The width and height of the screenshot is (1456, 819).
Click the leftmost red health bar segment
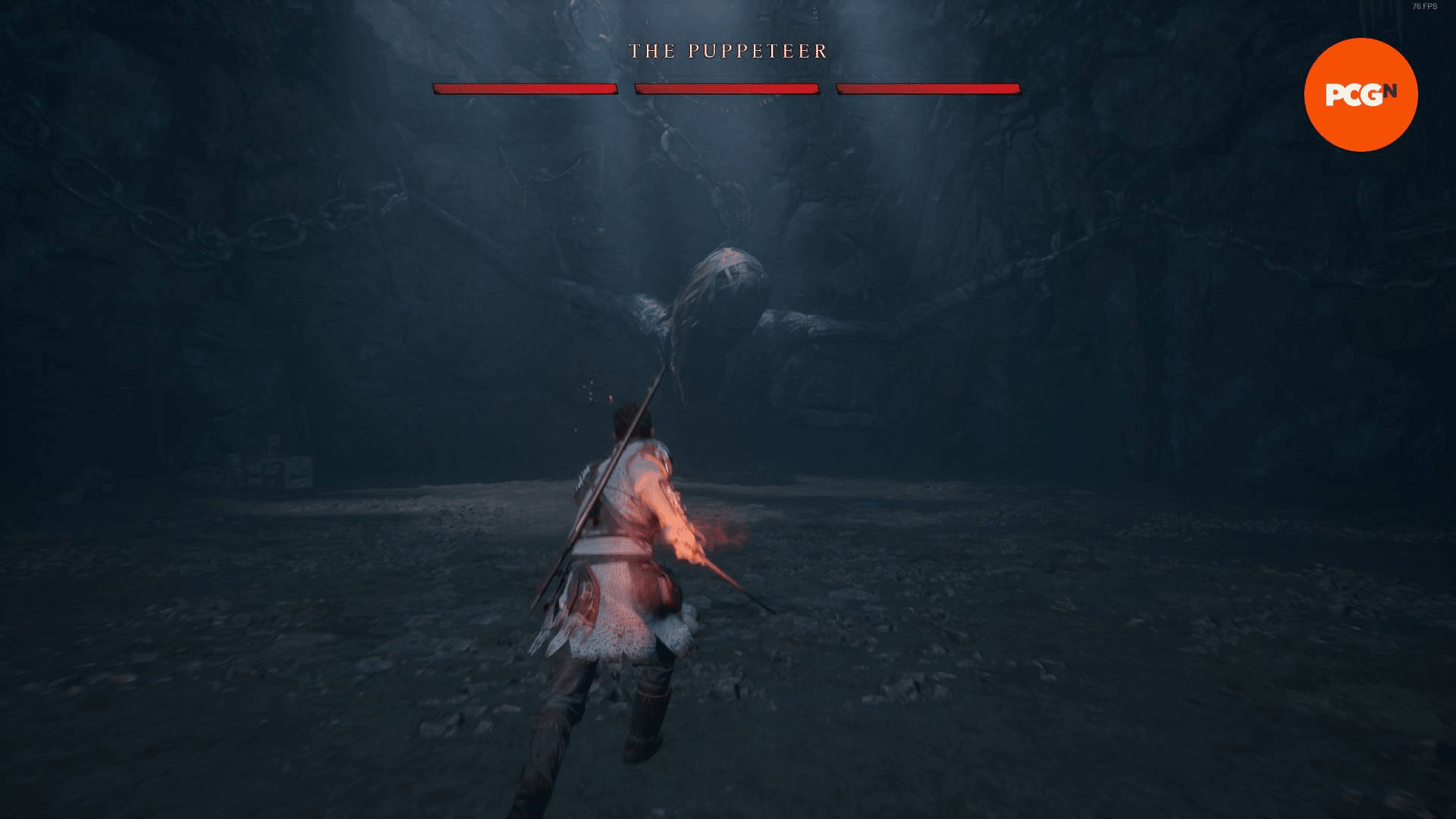[525, 89]
